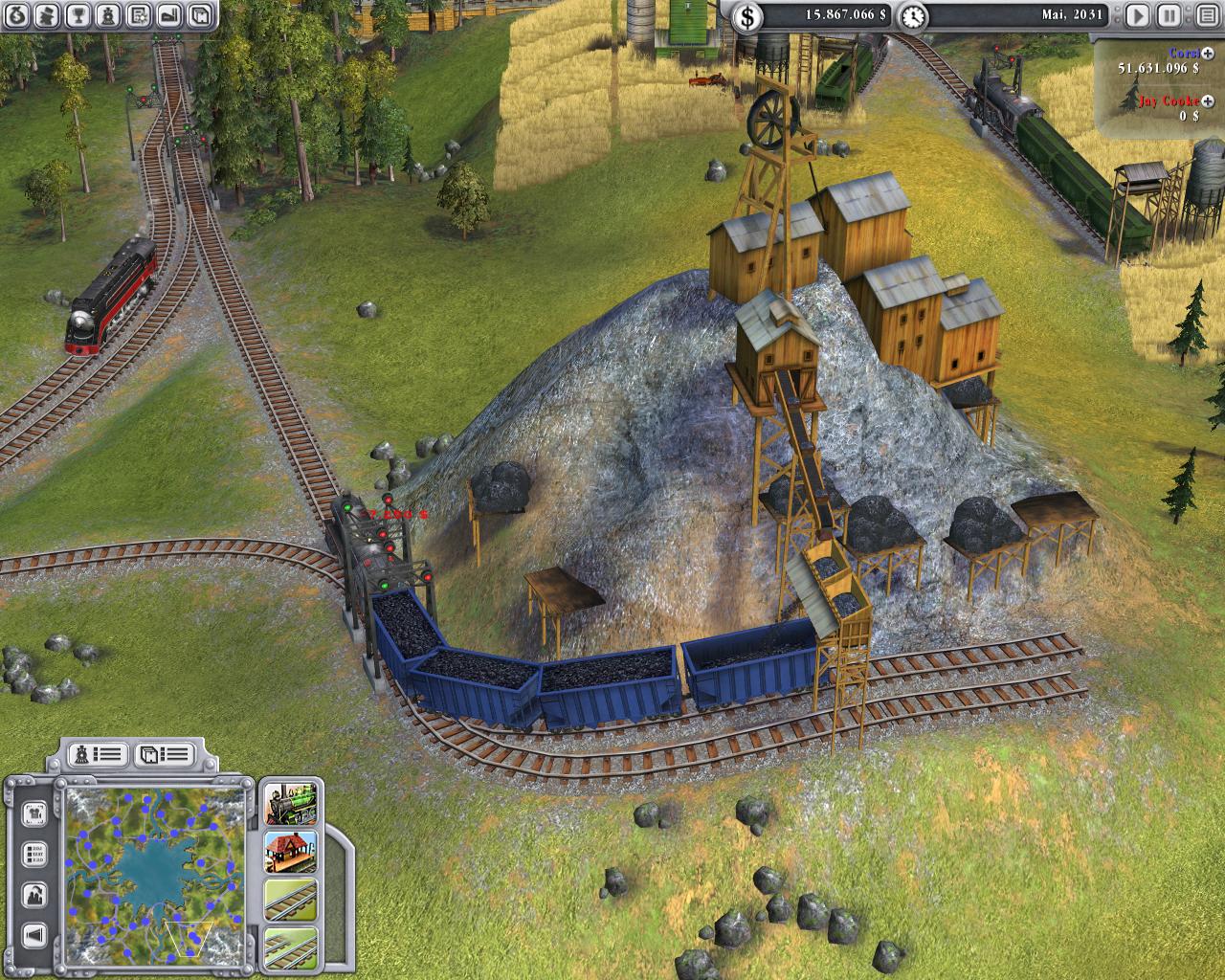Expand Corsi's player details

1208,54
